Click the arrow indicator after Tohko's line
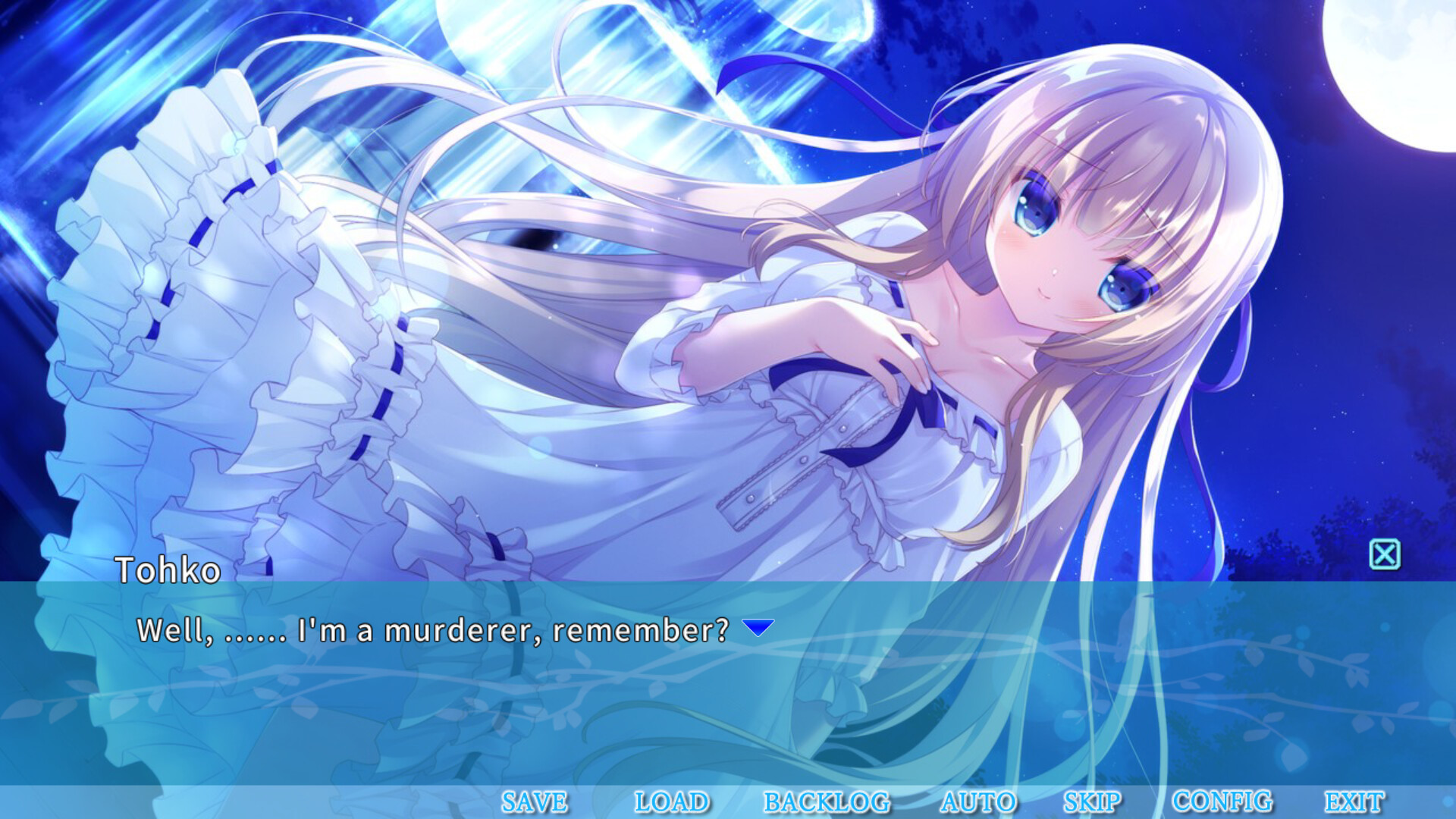The width and height of the screenshot is (1456, 819). coord(756,626)
